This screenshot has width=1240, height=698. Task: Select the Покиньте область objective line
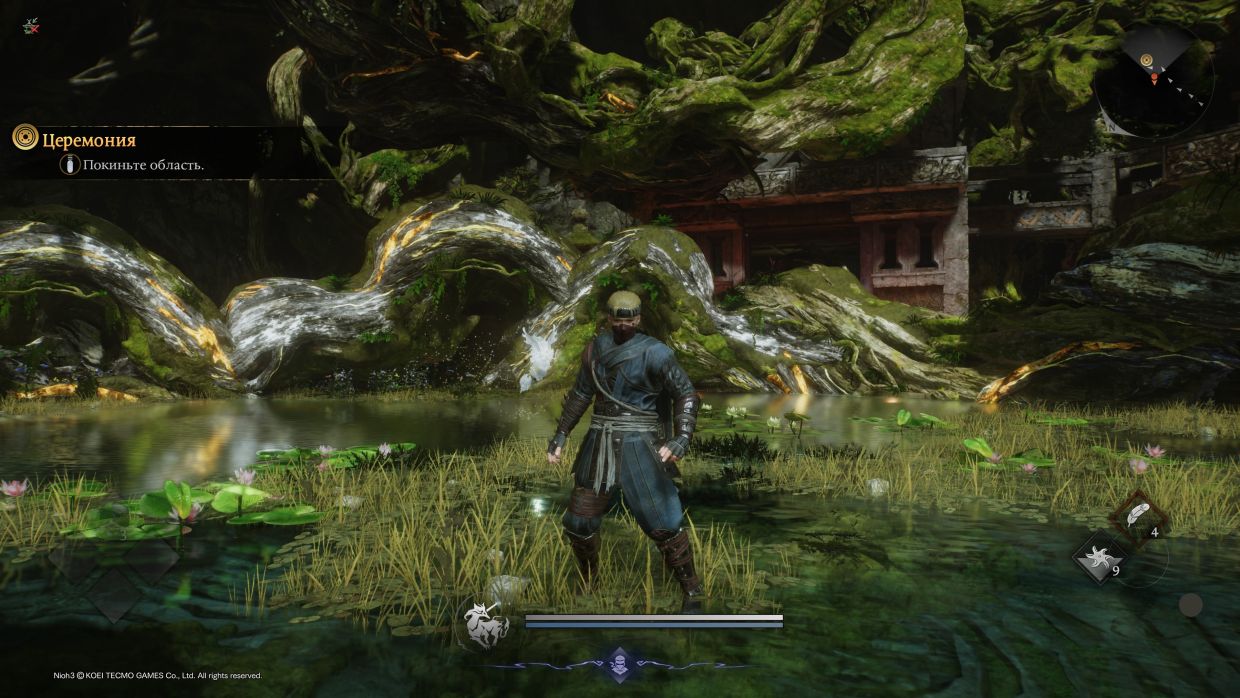pos(143,165)
